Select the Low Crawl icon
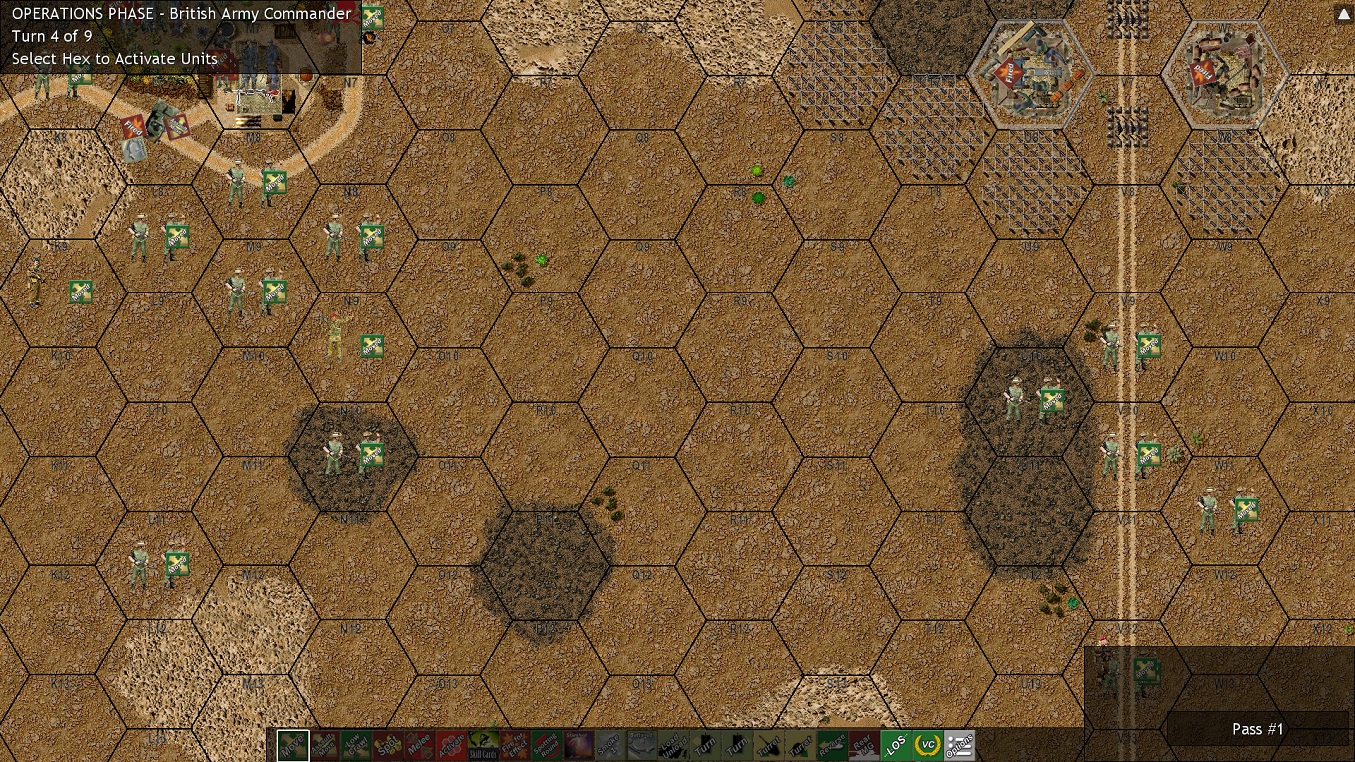This screenshot has height=762, width=1355. pyautogui.click(x=356, y=746)
